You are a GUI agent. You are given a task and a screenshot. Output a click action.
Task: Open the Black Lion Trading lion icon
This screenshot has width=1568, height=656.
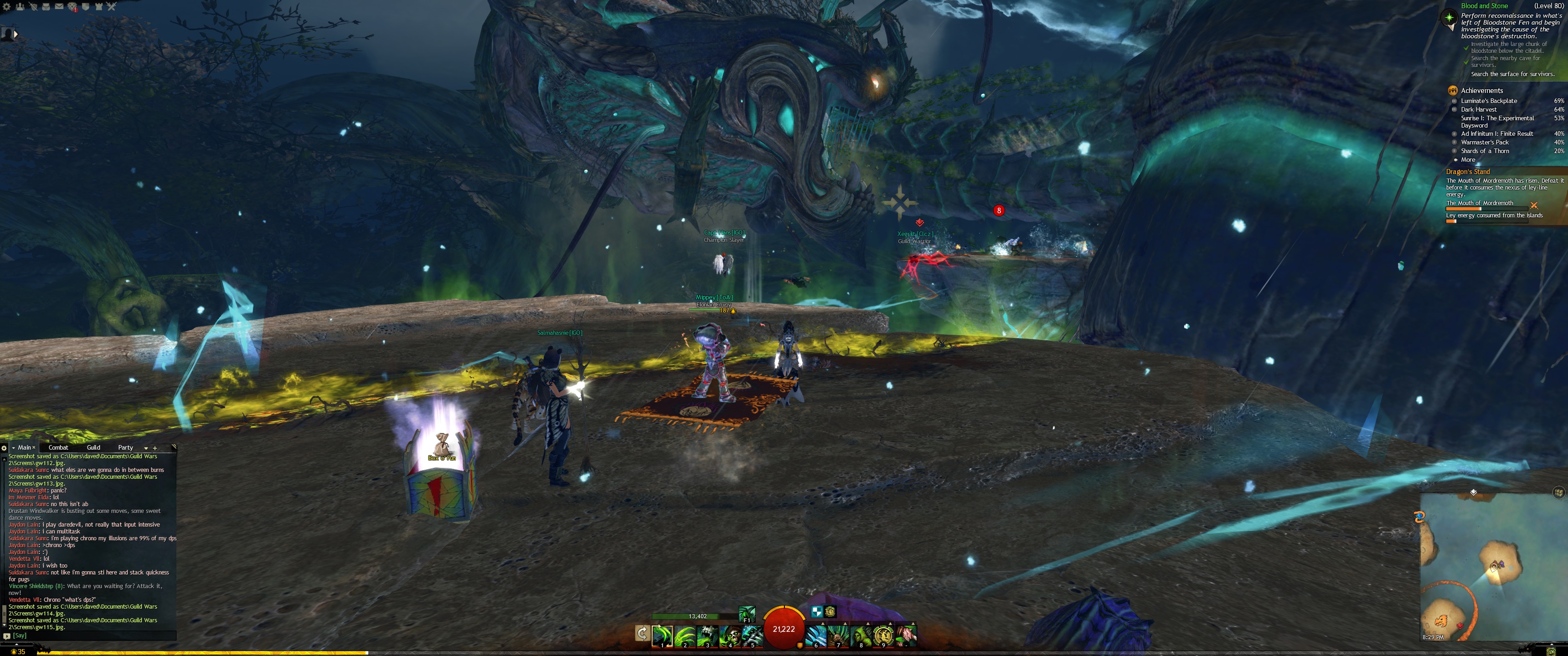point(72,7)
